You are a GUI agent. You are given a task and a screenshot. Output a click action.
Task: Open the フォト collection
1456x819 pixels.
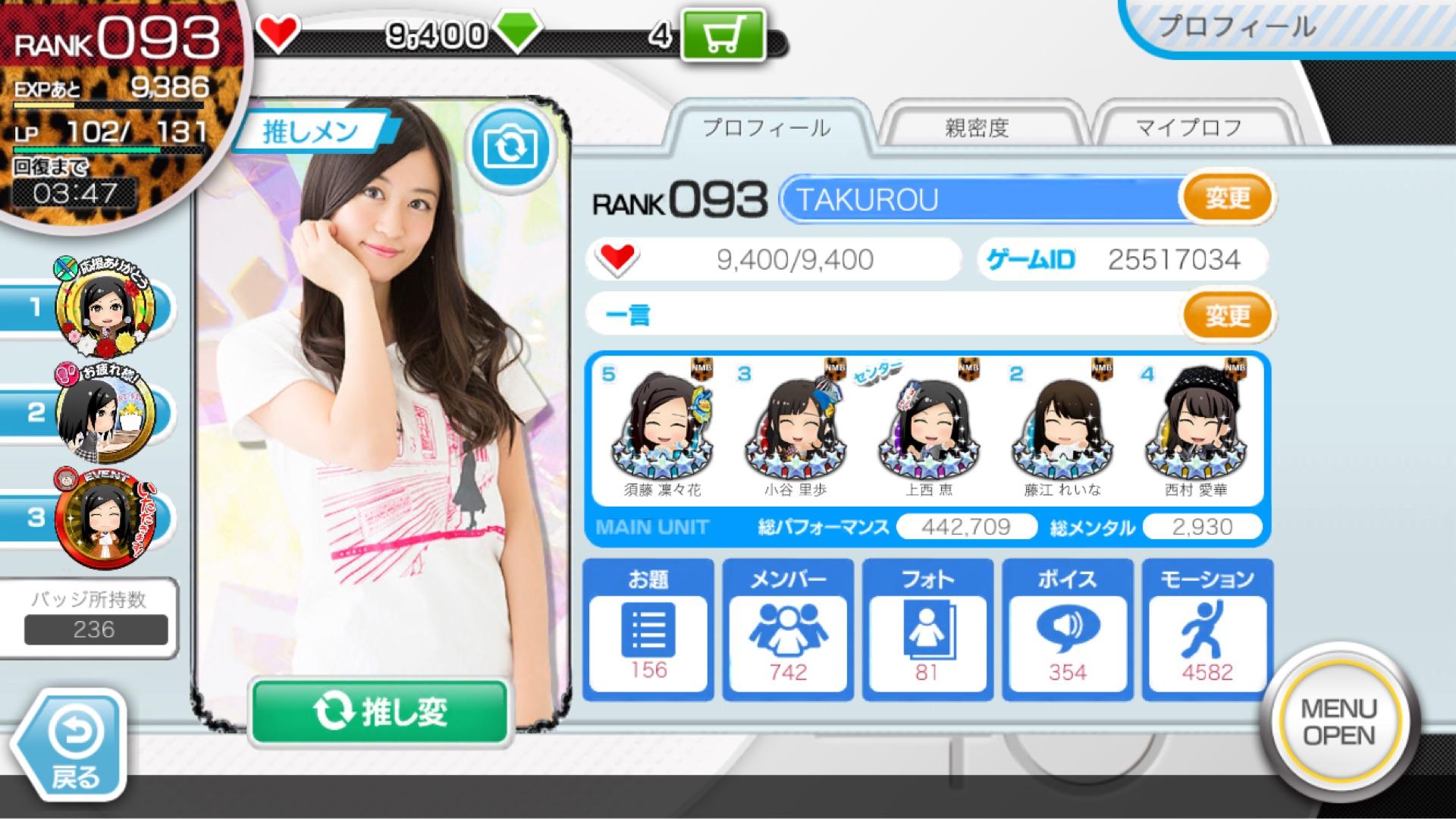click(927, 629)
